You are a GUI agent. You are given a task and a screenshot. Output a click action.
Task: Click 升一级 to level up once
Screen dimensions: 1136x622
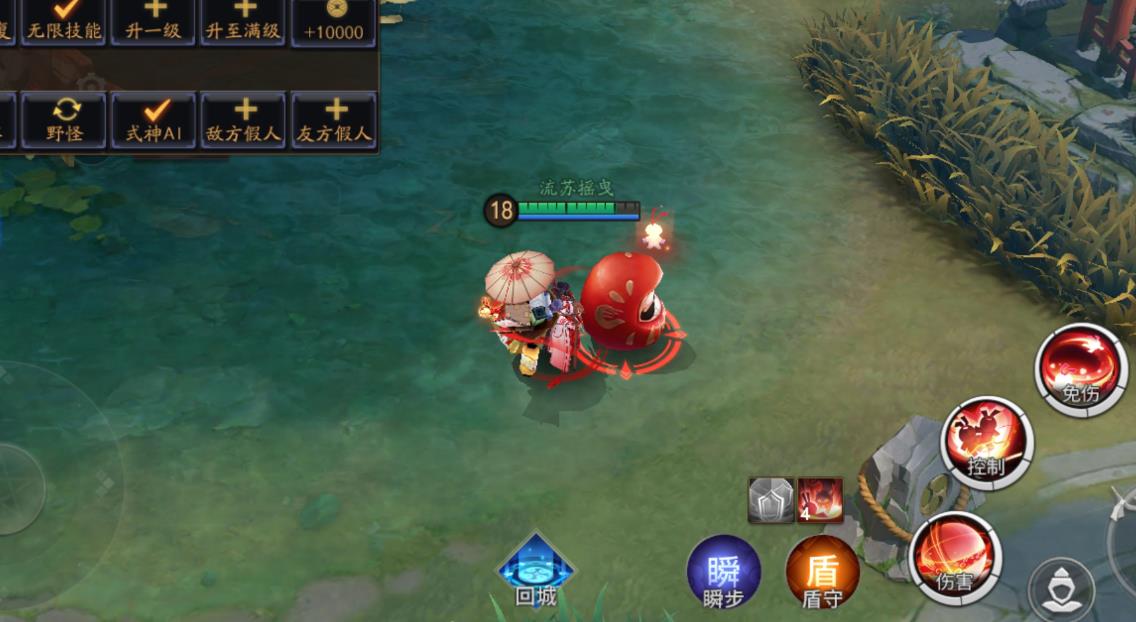coord(153,21)
